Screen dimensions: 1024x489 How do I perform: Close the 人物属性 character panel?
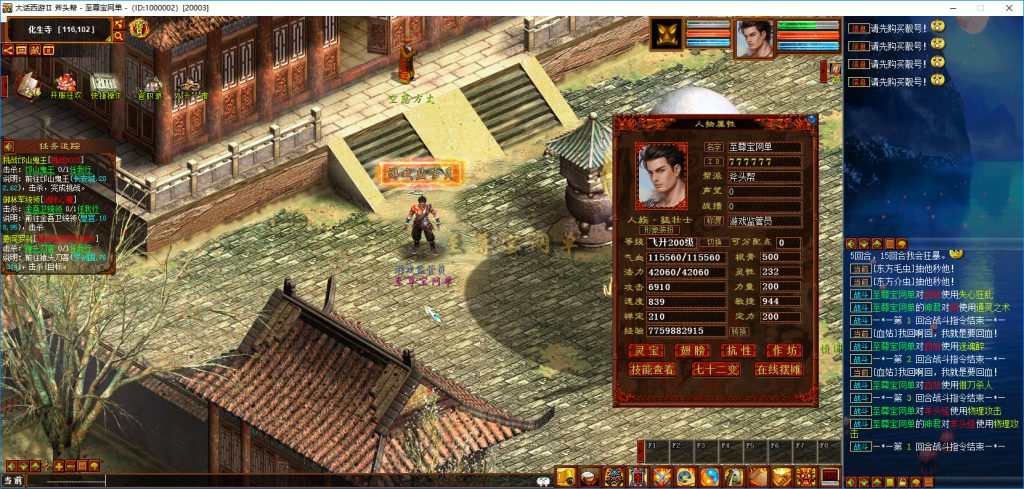pyautogui.click(x=811, y=121)
